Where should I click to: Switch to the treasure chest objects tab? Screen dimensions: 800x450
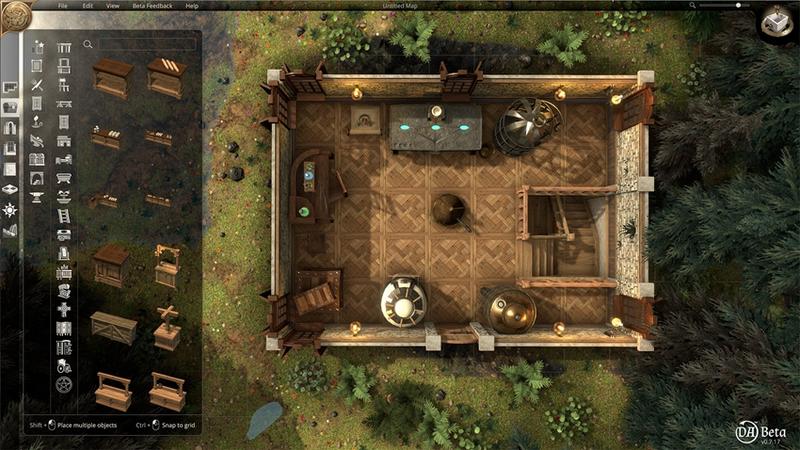pos(11,107)
